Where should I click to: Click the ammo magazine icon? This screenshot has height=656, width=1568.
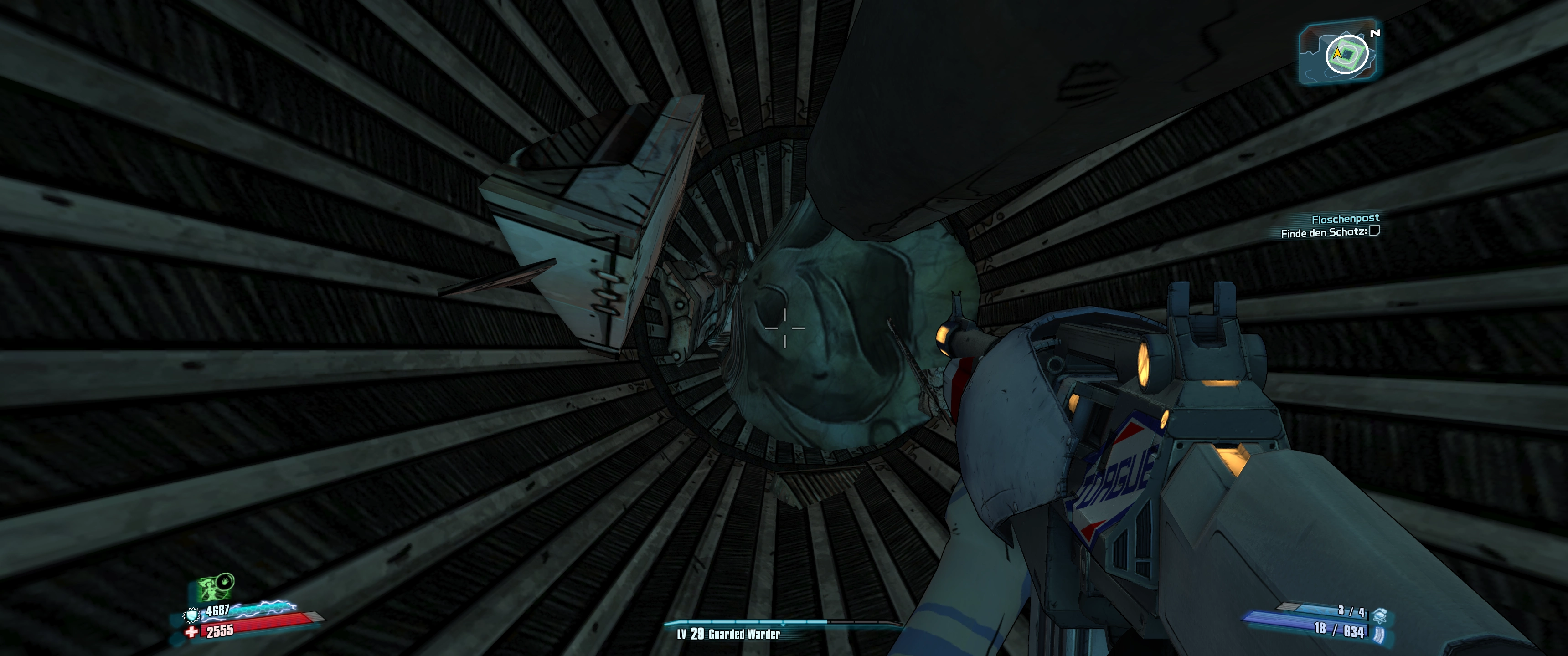coord(1378,635)
